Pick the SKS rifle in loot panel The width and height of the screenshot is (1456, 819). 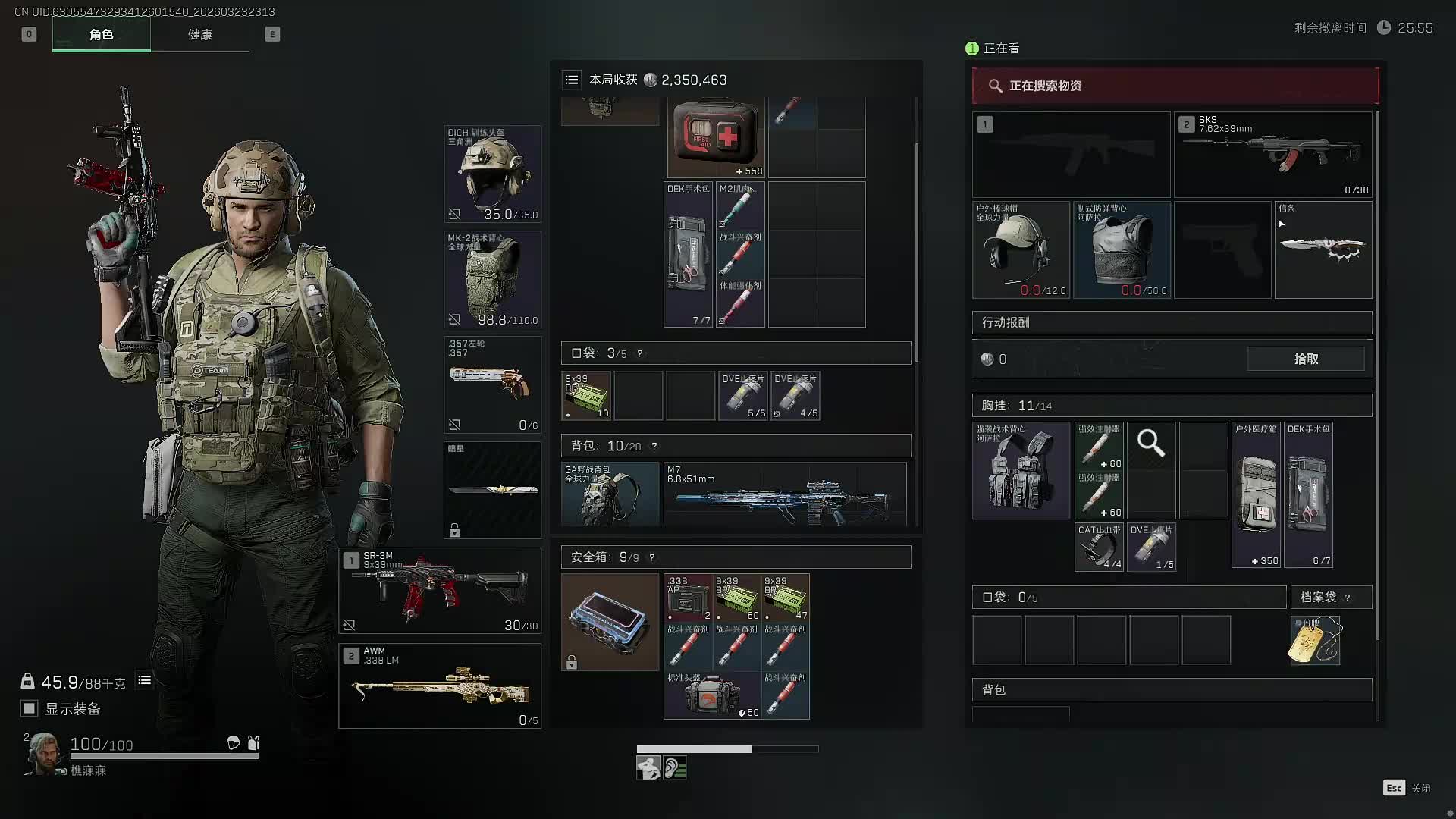(1272, 155)
